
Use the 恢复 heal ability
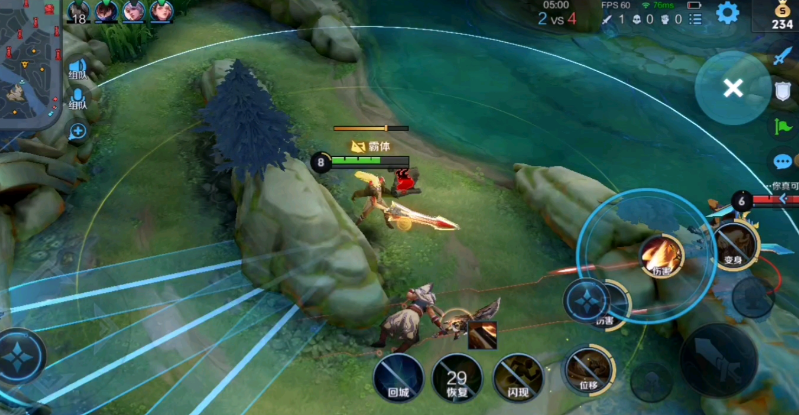457,377
